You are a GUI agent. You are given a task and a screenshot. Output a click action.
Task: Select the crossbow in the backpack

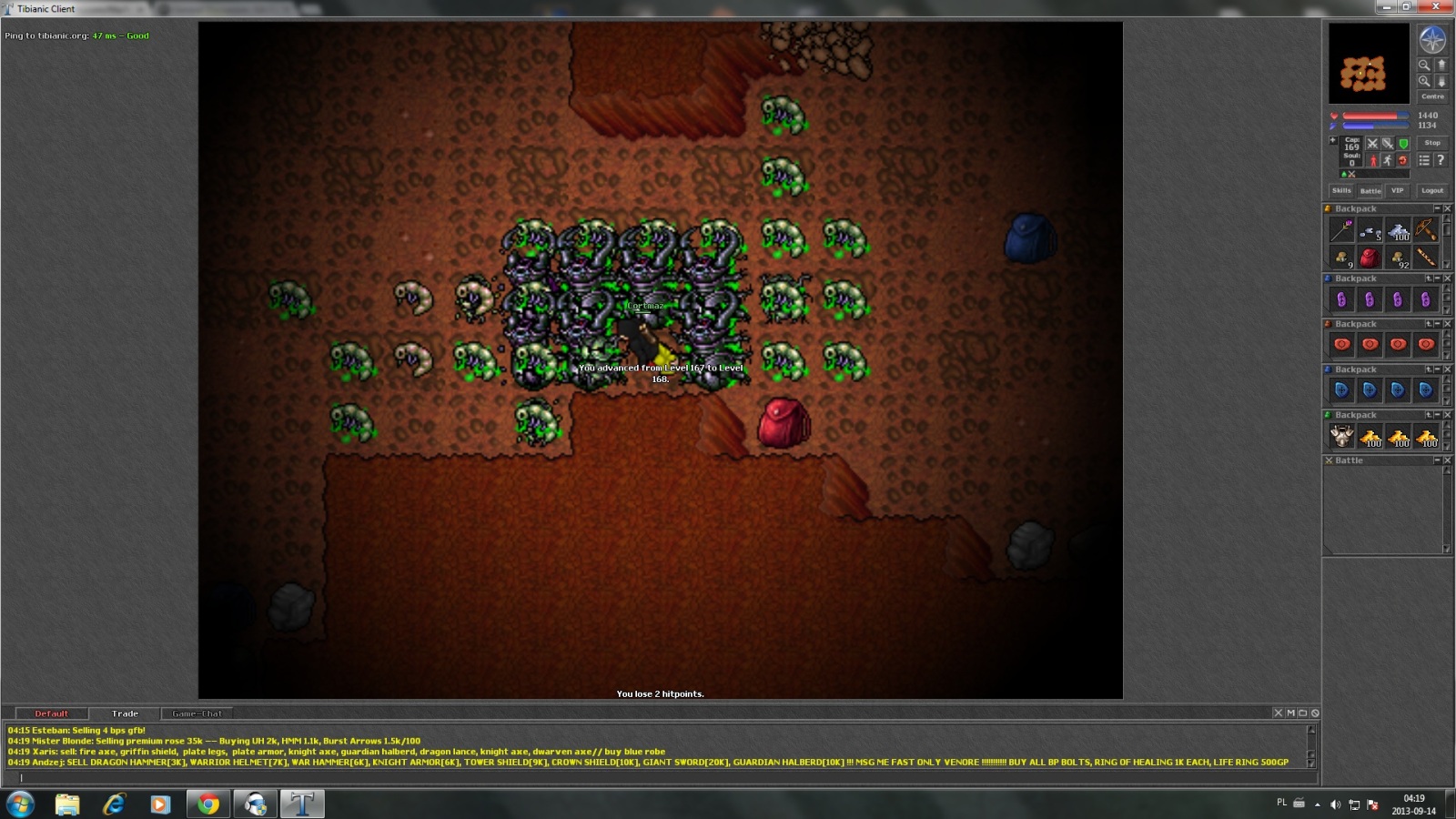pyautogui.click(x=1425, y=230)
